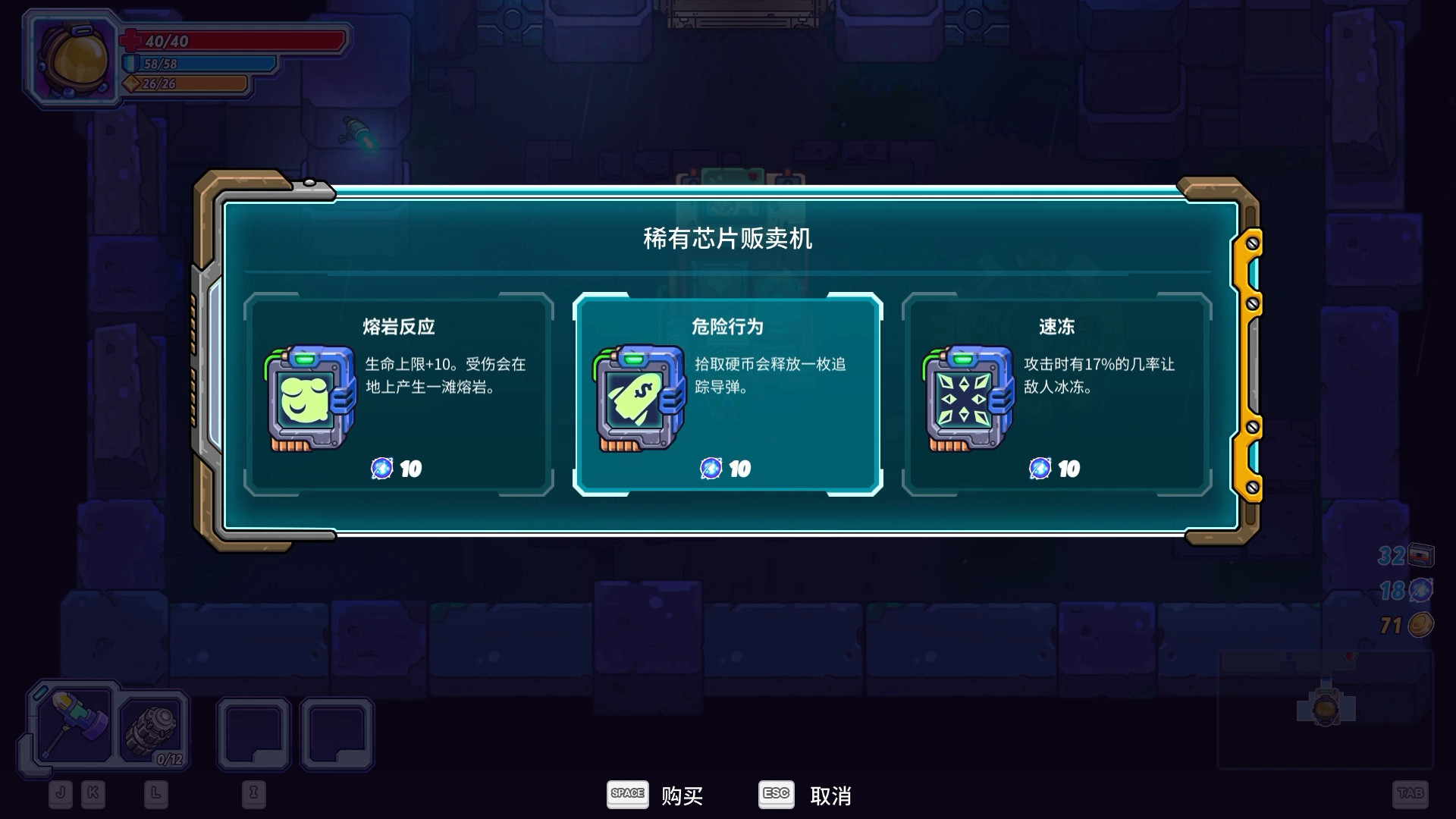Screen dimensions: 1456x819
Task: Select the 危险行为 rocket chip icon
Action: tap(639, 398)
